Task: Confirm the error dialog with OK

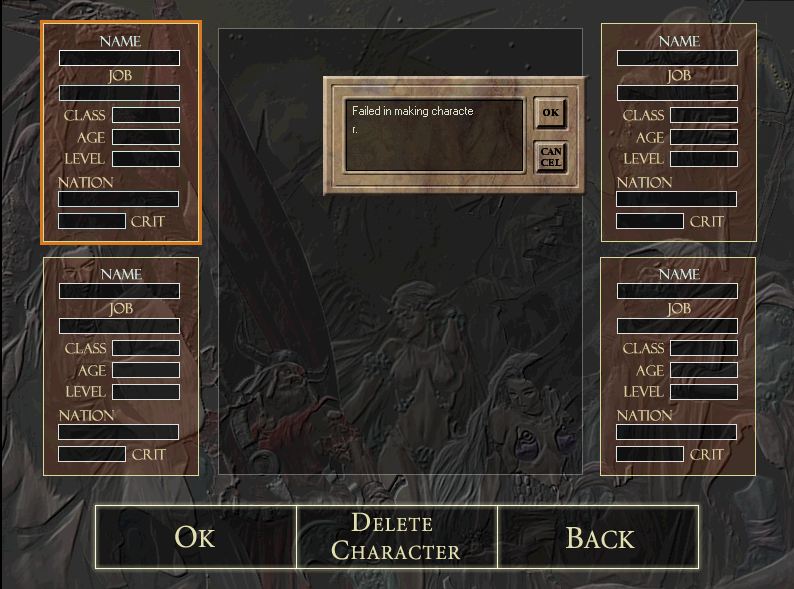Action: (550, 113)
